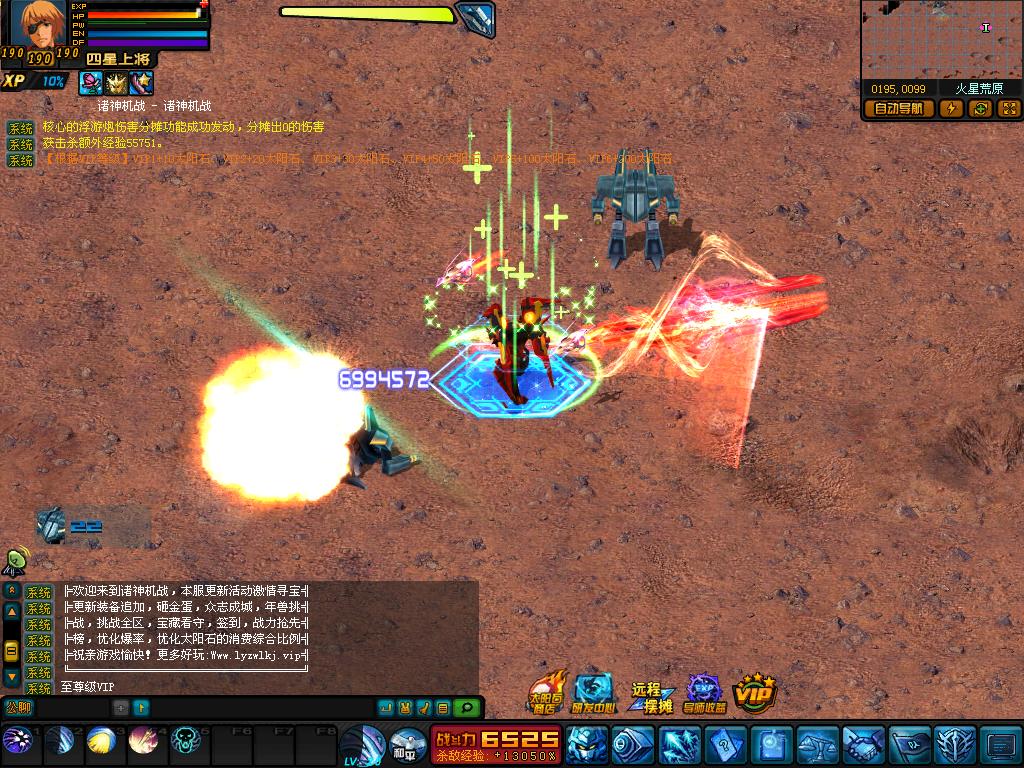This screenshot has width=1024, height=768.
Task: Open the 太阳石商店 sun stone shop
Action: 546,692
